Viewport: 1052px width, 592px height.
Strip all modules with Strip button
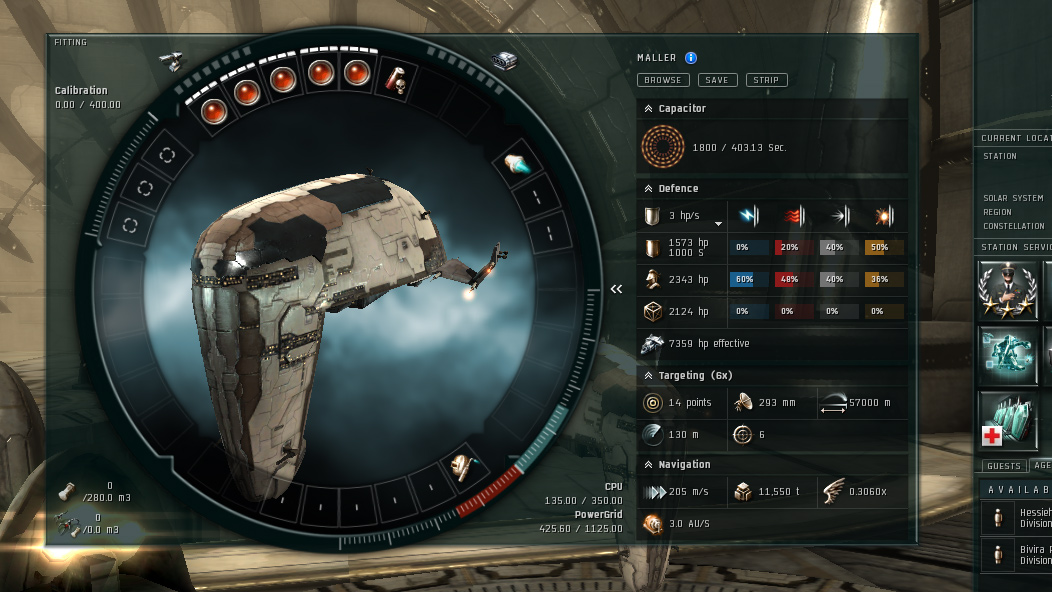pos(766,80)
